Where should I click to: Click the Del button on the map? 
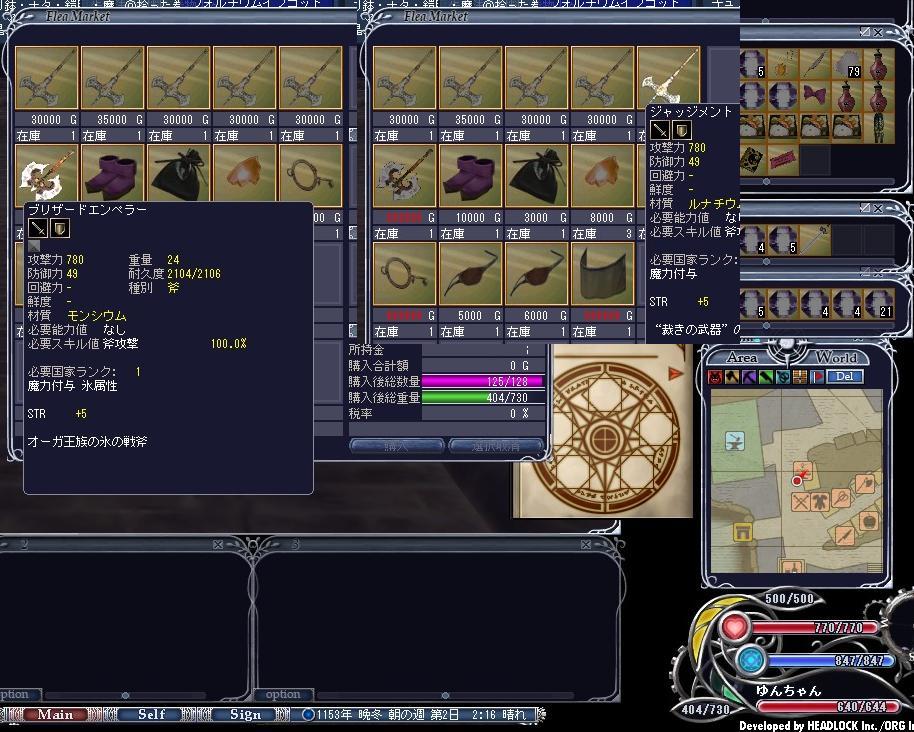[844, 376]
